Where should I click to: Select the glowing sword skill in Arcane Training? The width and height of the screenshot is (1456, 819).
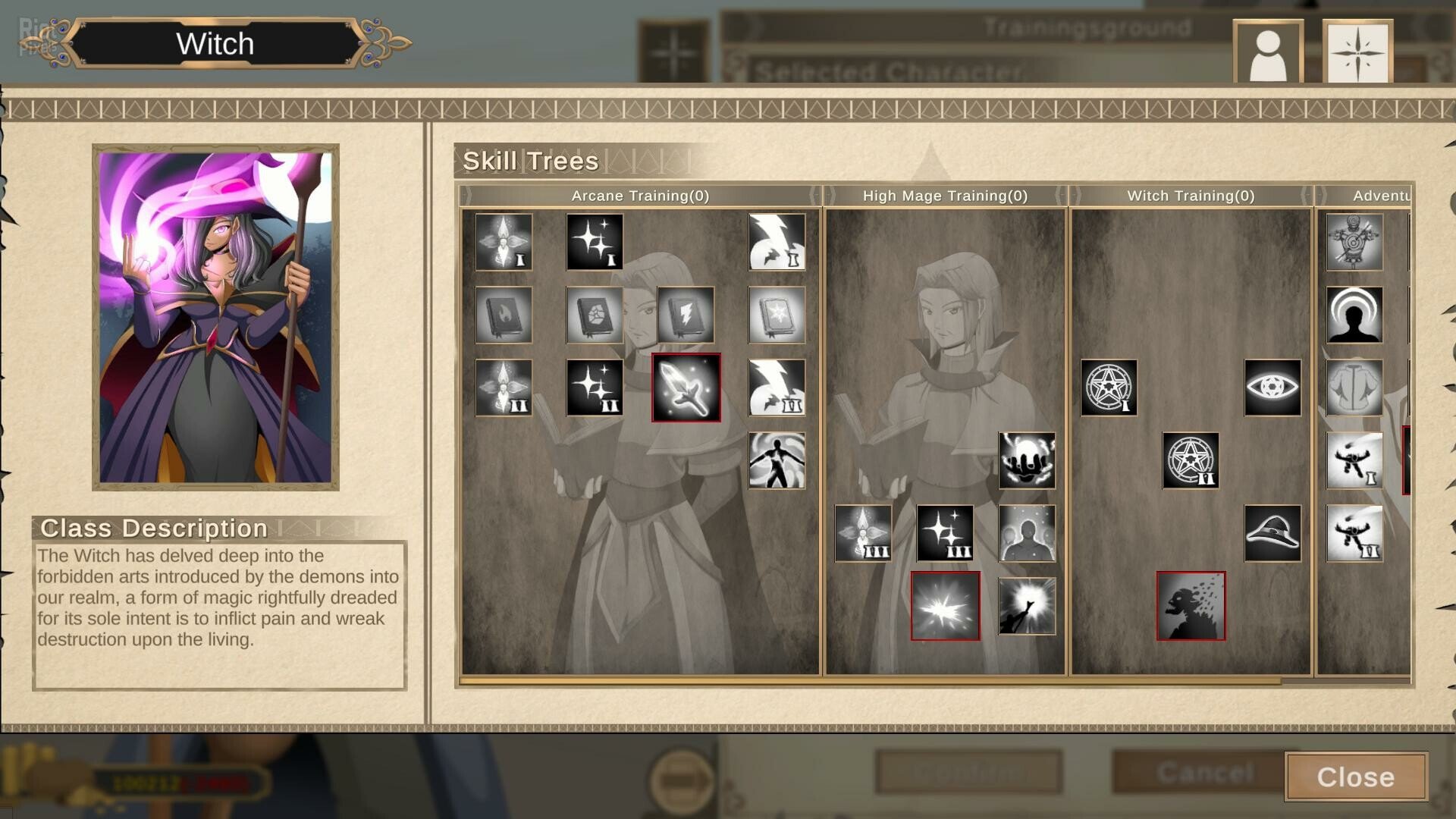(x=685, y=390)
